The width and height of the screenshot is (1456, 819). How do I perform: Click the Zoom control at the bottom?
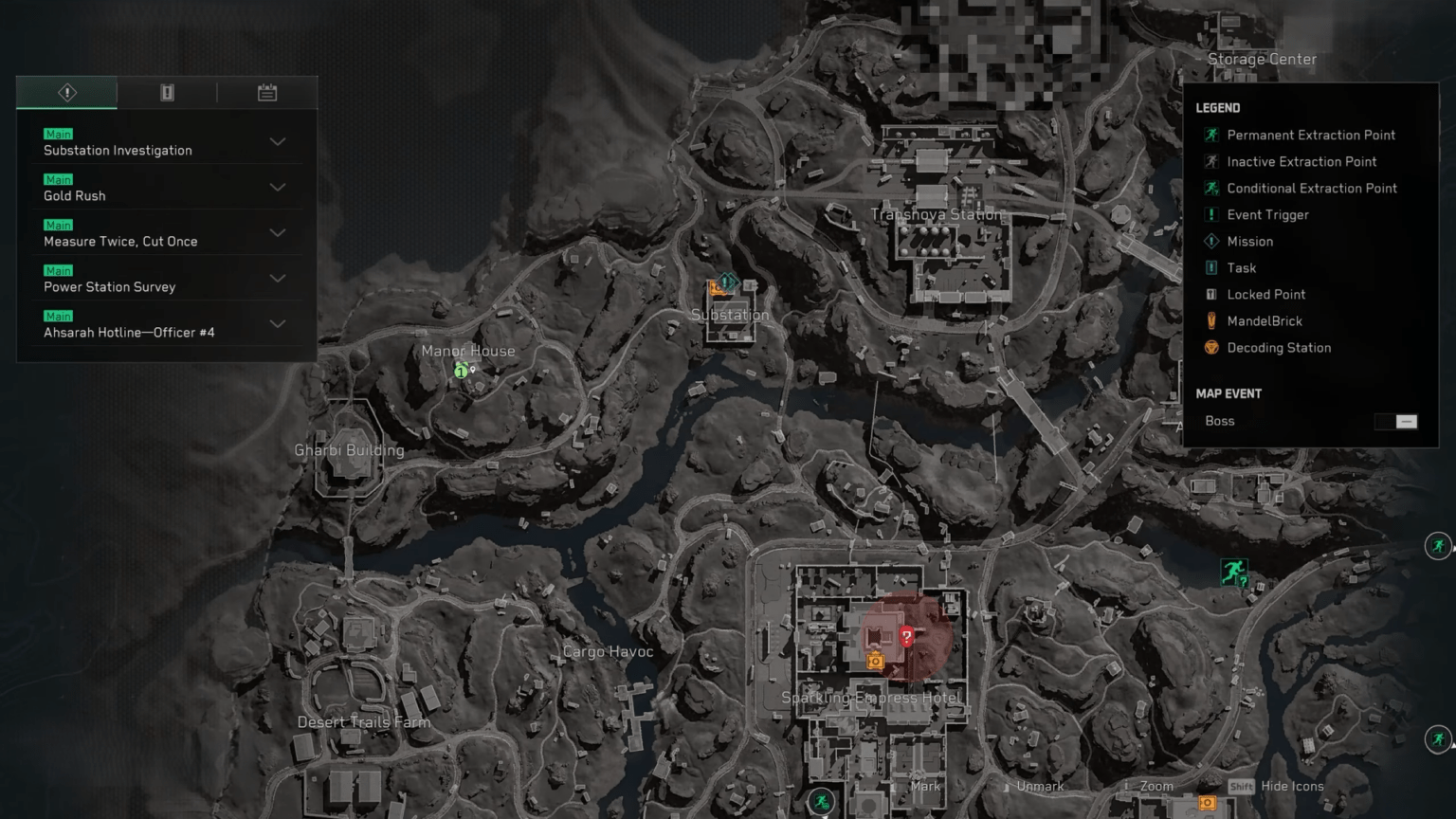tap(1155, 786)
